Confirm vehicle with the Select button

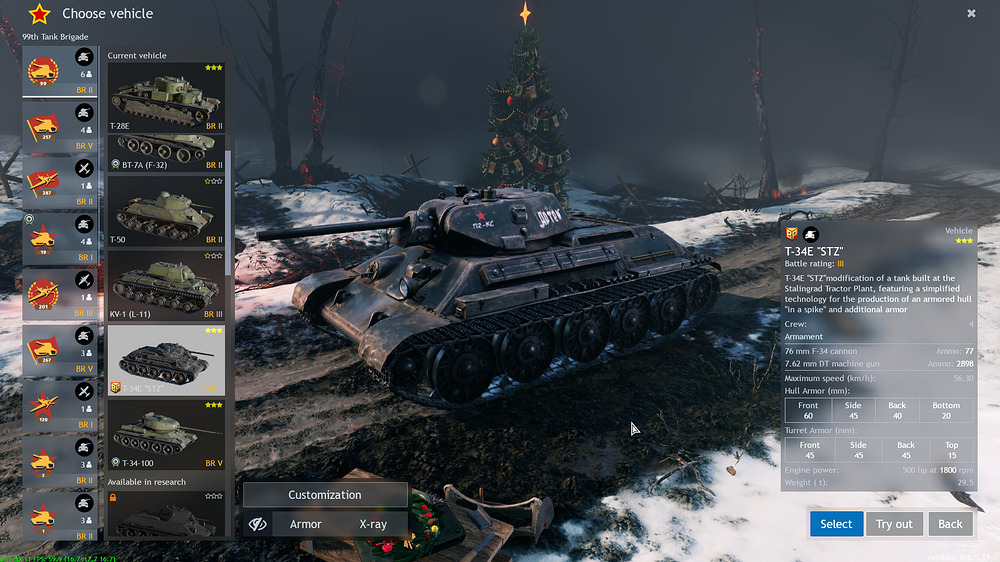(x=835, y=524)
